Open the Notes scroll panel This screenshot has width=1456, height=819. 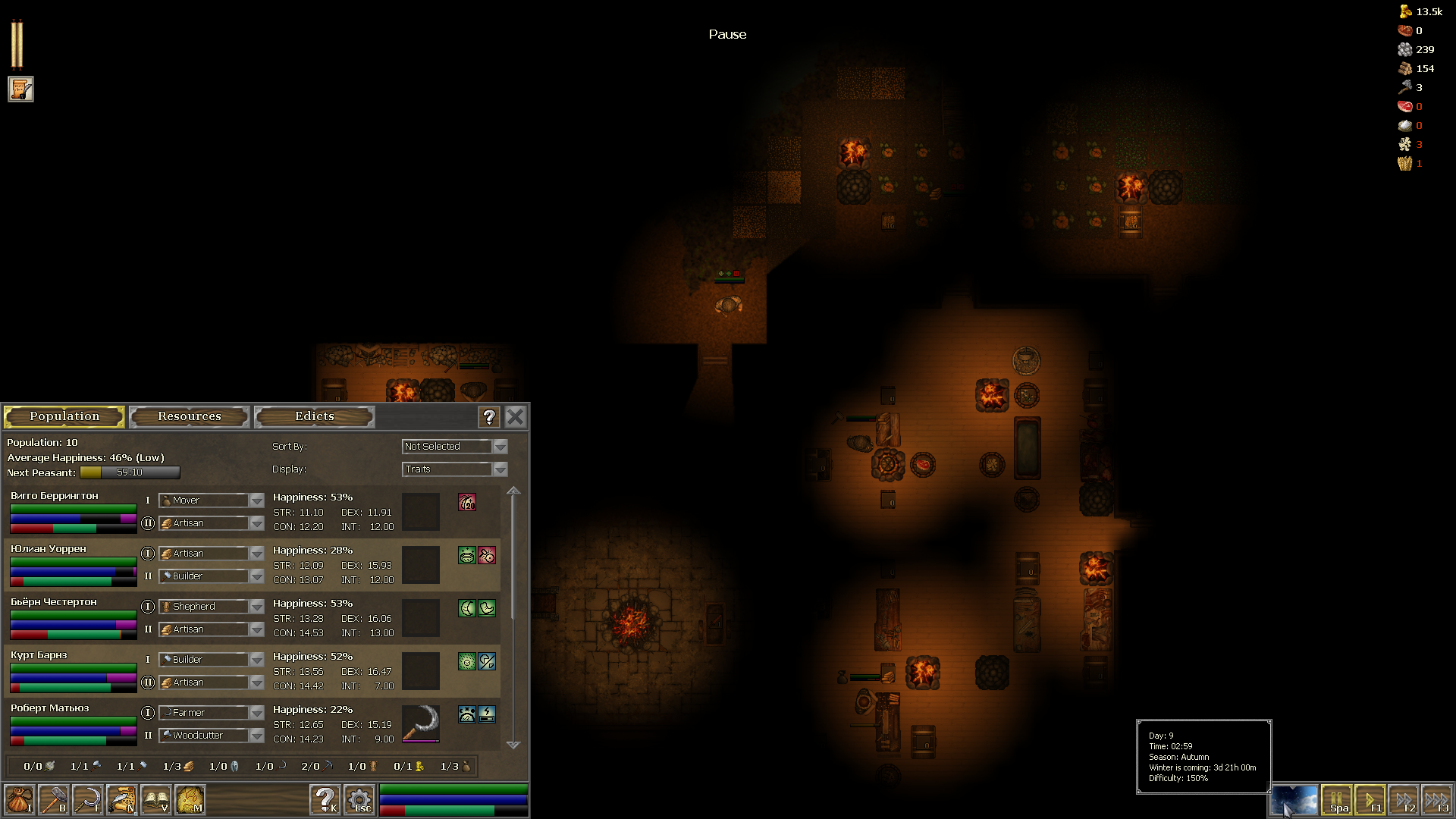pos(123,800)
